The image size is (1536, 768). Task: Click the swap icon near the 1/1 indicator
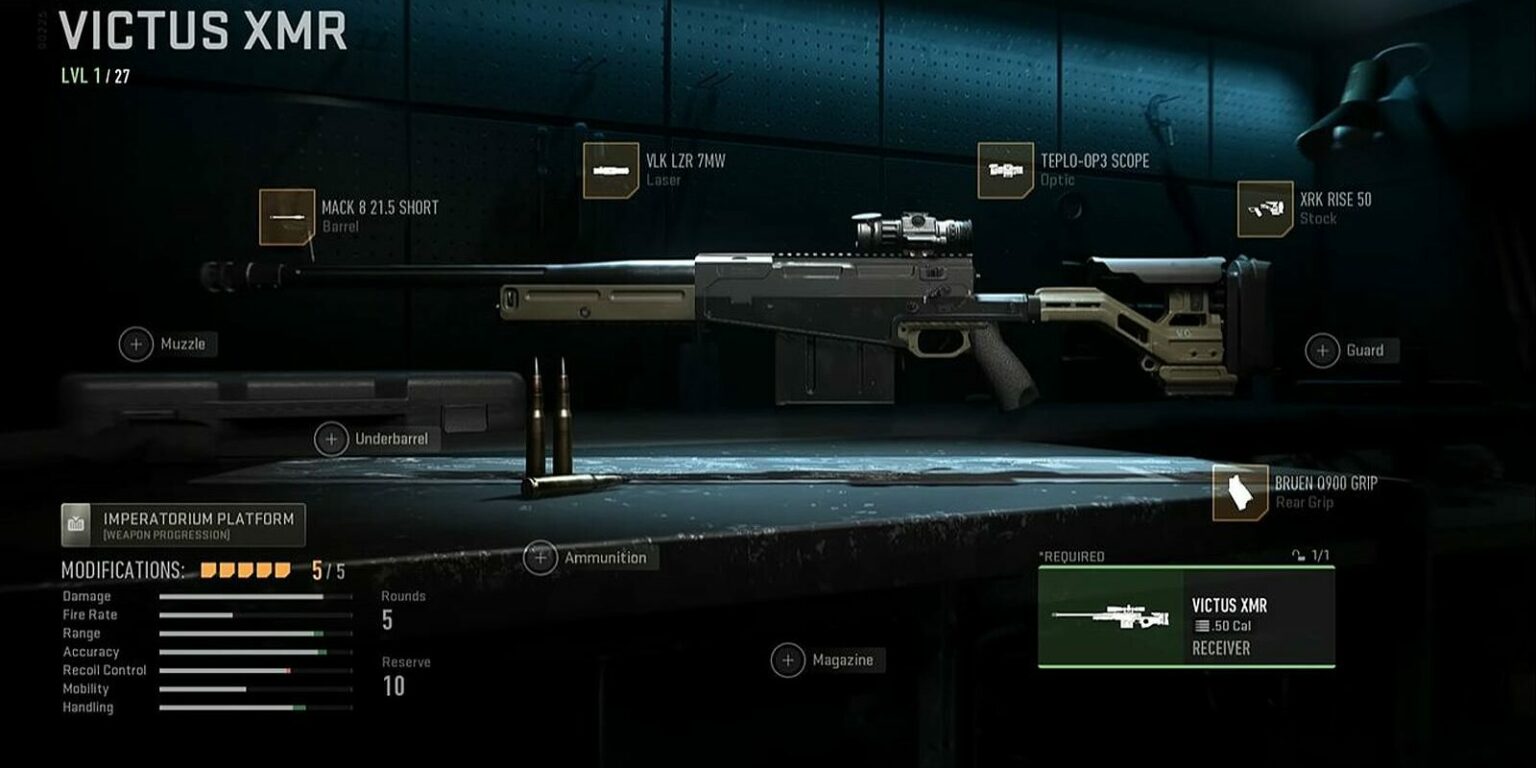(x=1297, y=556)
